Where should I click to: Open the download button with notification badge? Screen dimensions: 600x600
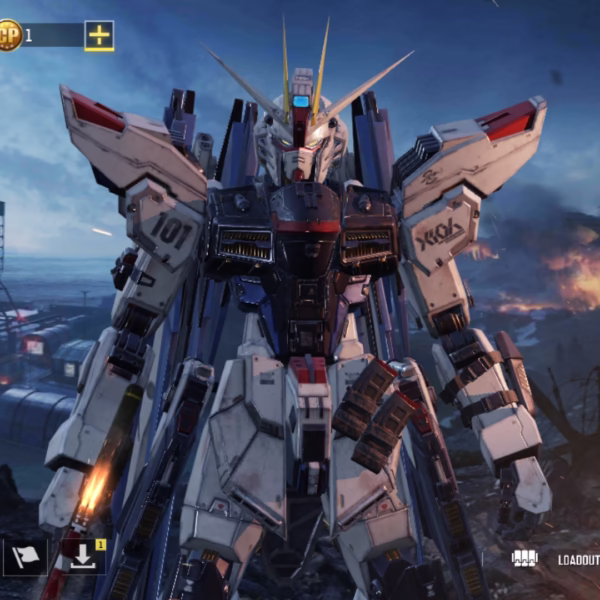[82, 557]
